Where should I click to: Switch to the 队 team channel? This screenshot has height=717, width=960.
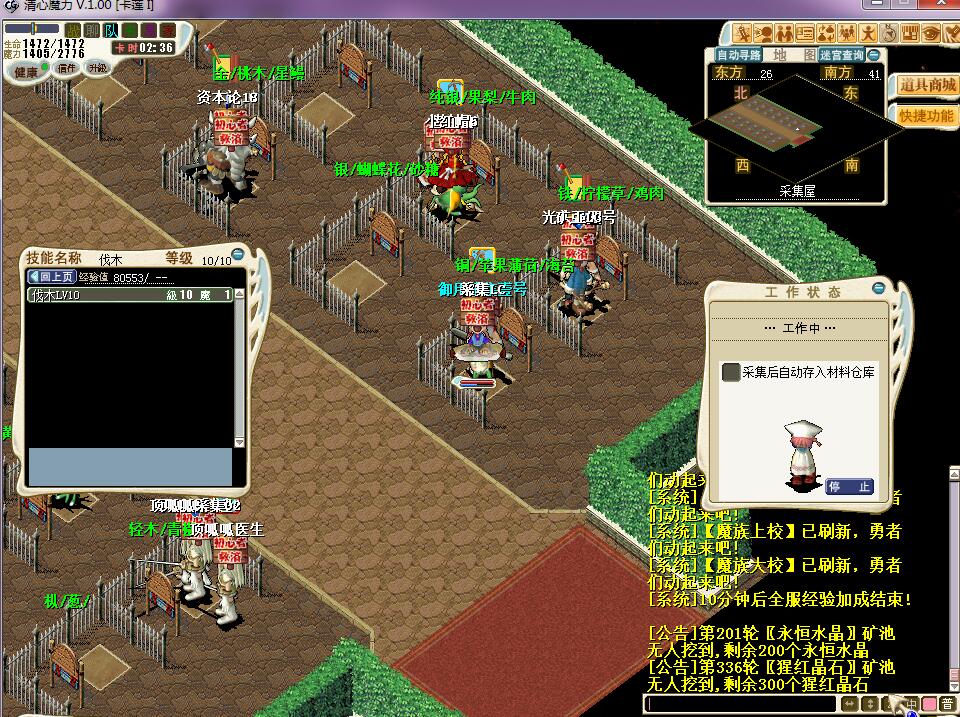pyautogui.click(x=111, y=31)
